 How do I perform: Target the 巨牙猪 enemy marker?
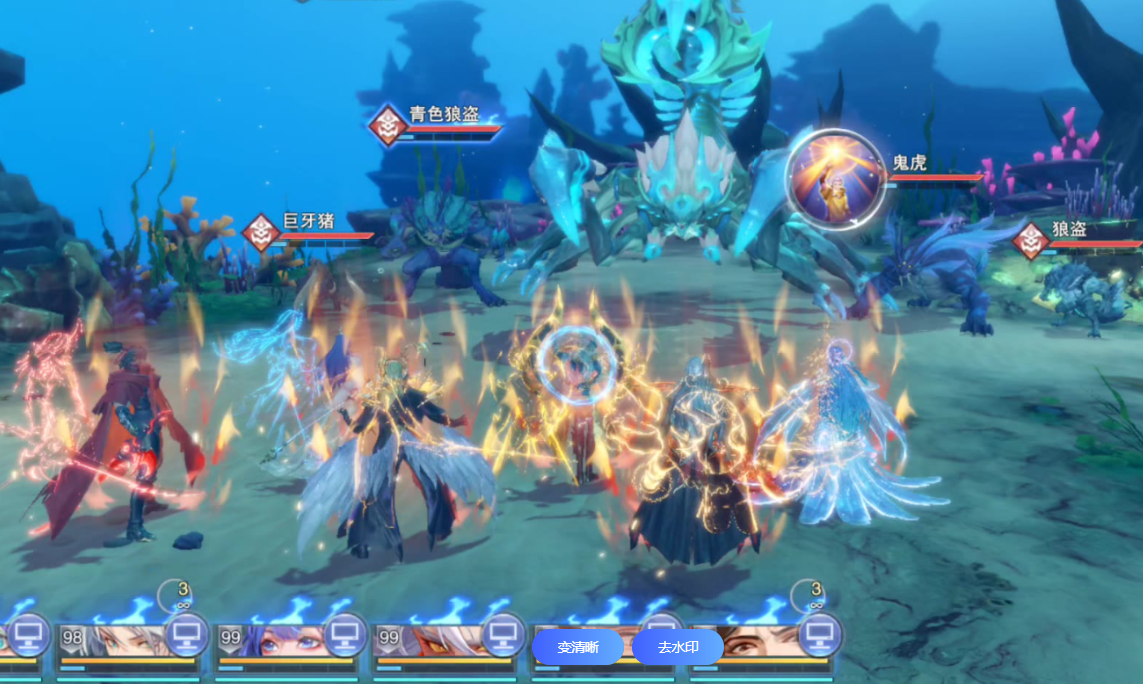261,233
